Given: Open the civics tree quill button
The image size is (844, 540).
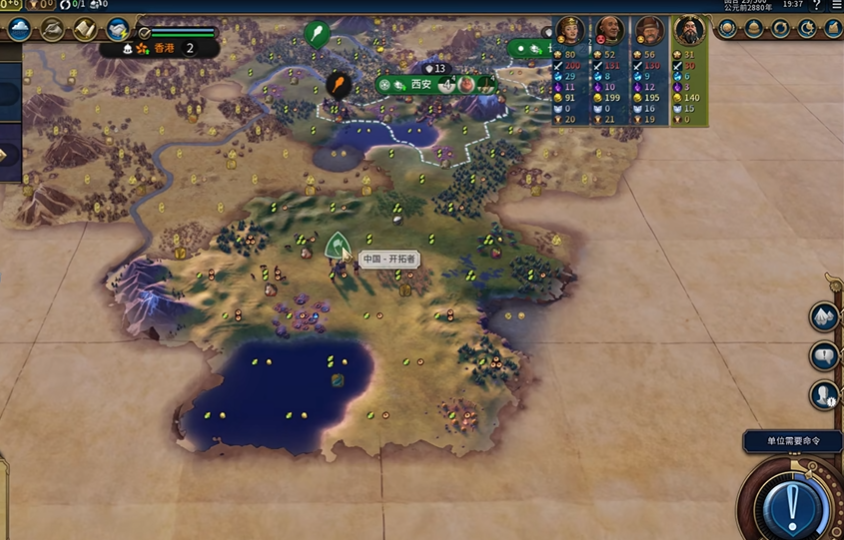Looking at the screenshot, I should pyautogui.click(x=51, y=29).
